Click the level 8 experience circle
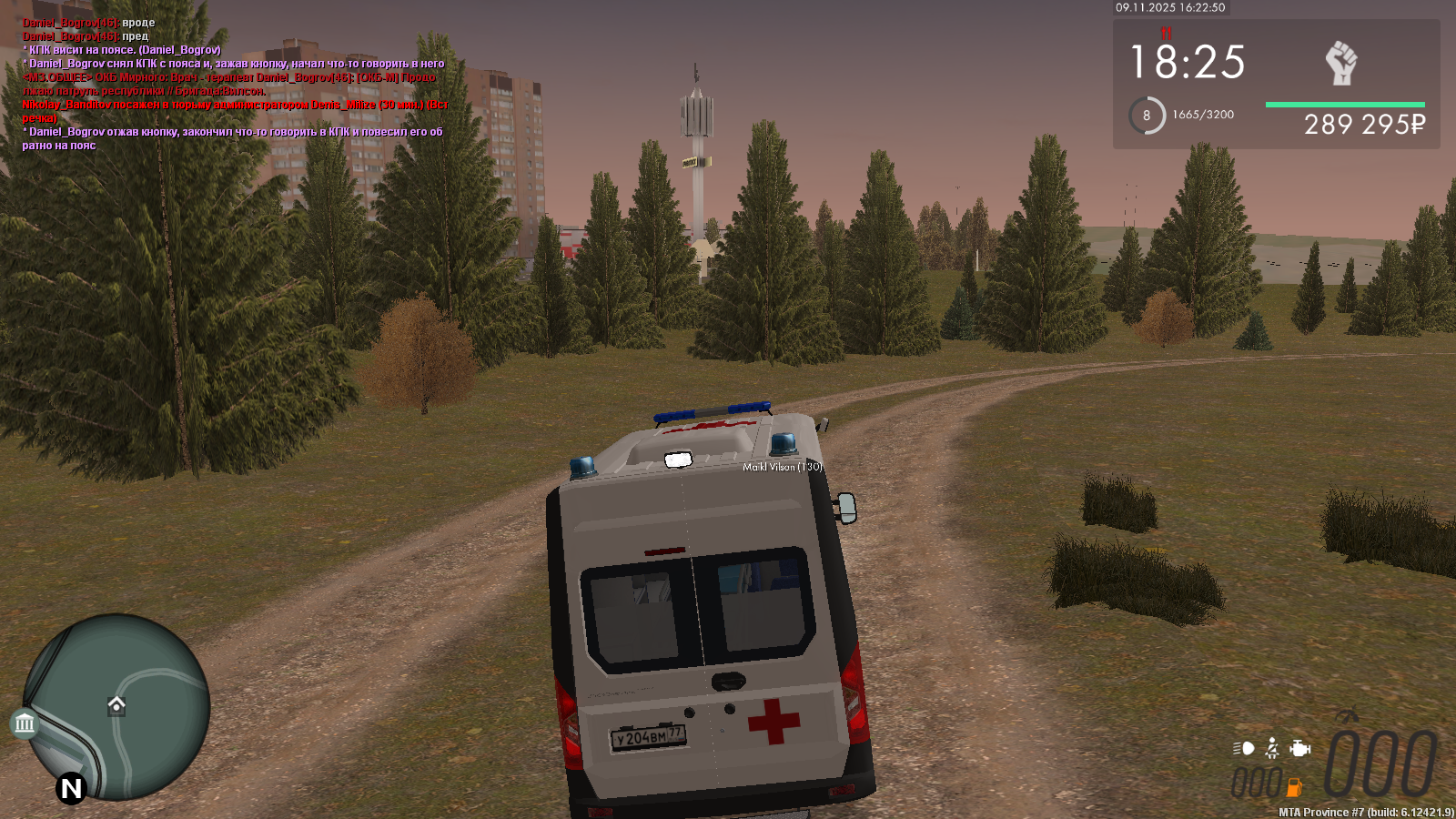Image resolution: width=1456 pixels, height=819 pixels. (1147, 116)
